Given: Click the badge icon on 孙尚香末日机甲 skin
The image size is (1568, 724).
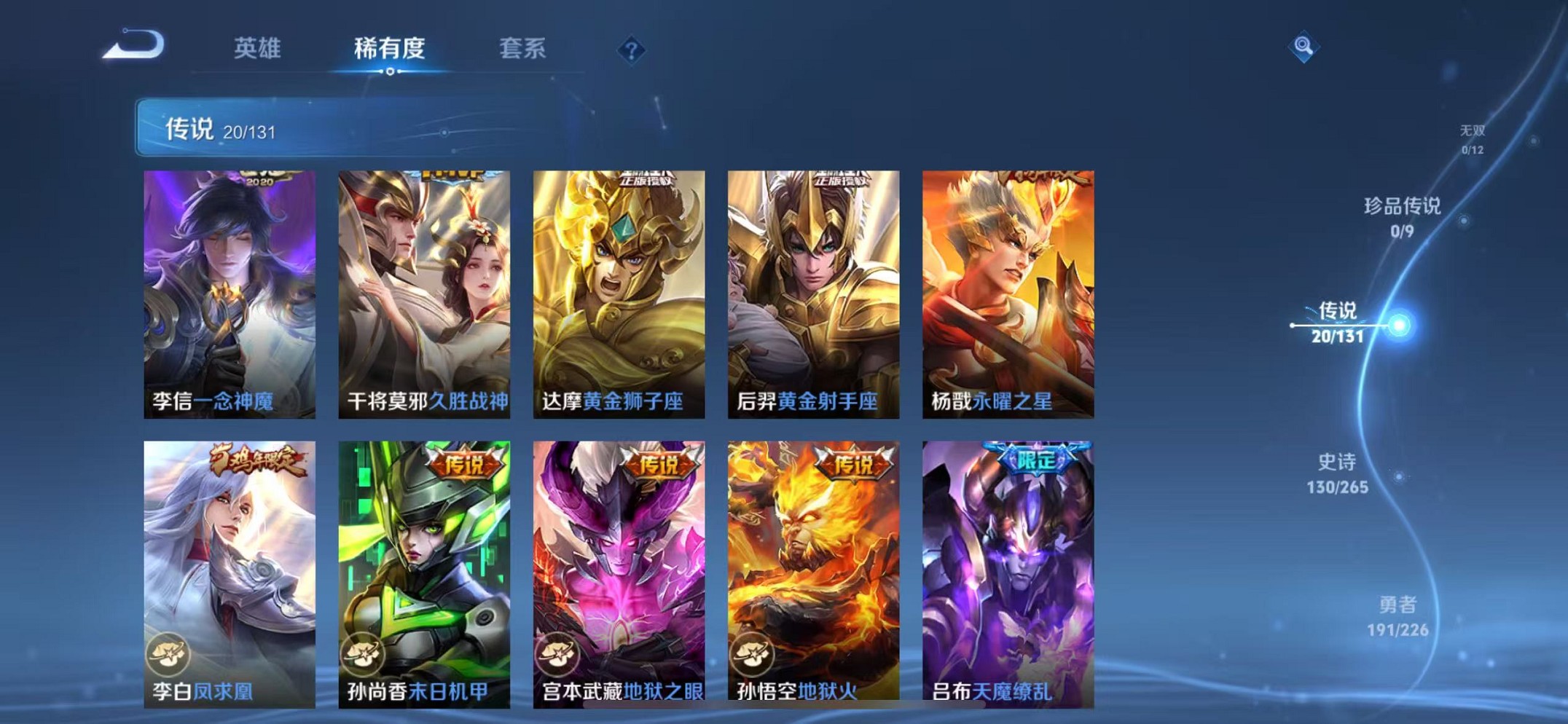Looking at the screenshot, I should tap(364, 653).
